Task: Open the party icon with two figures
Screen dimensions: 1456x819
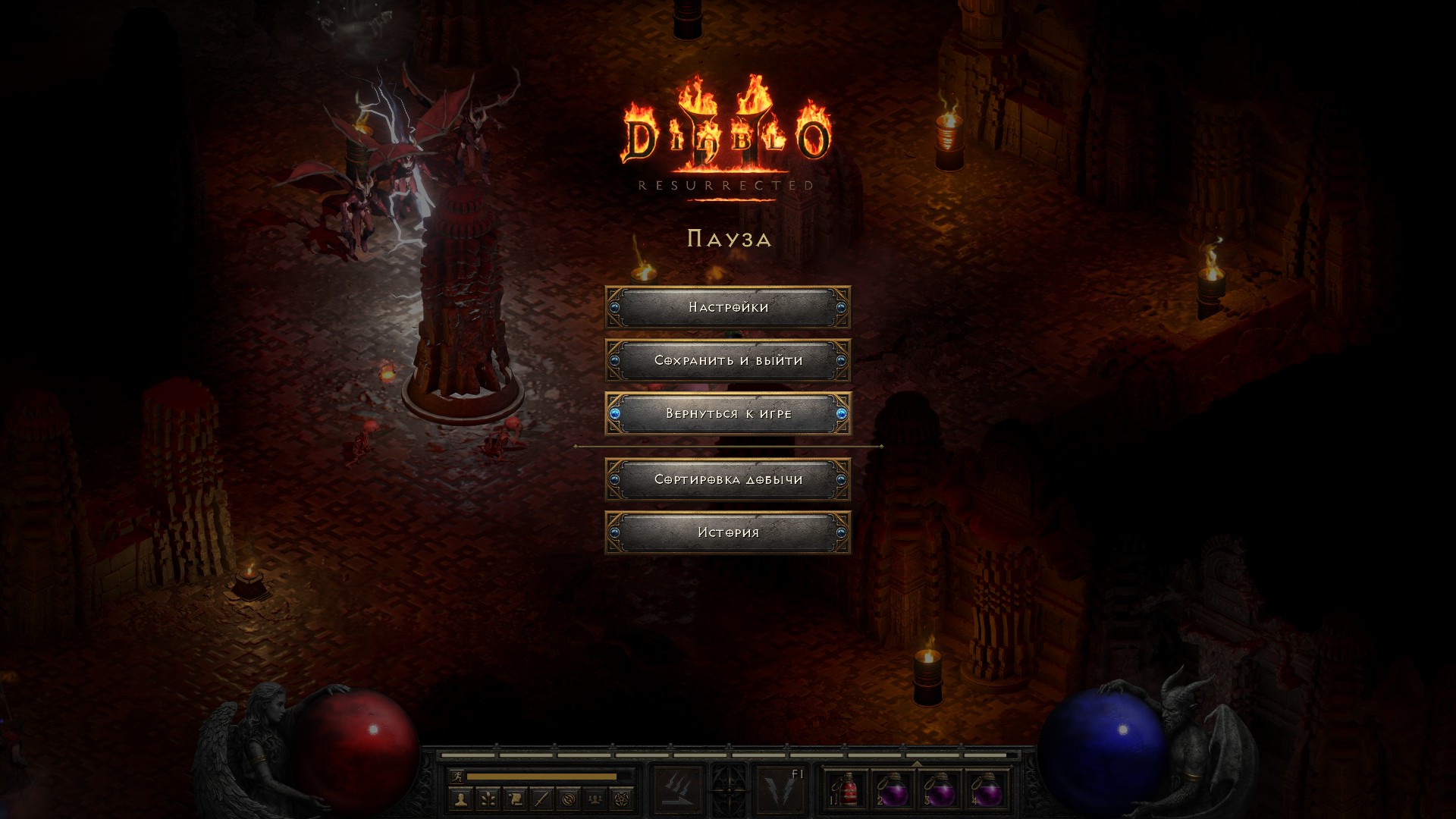Action: tap(595, 799)
